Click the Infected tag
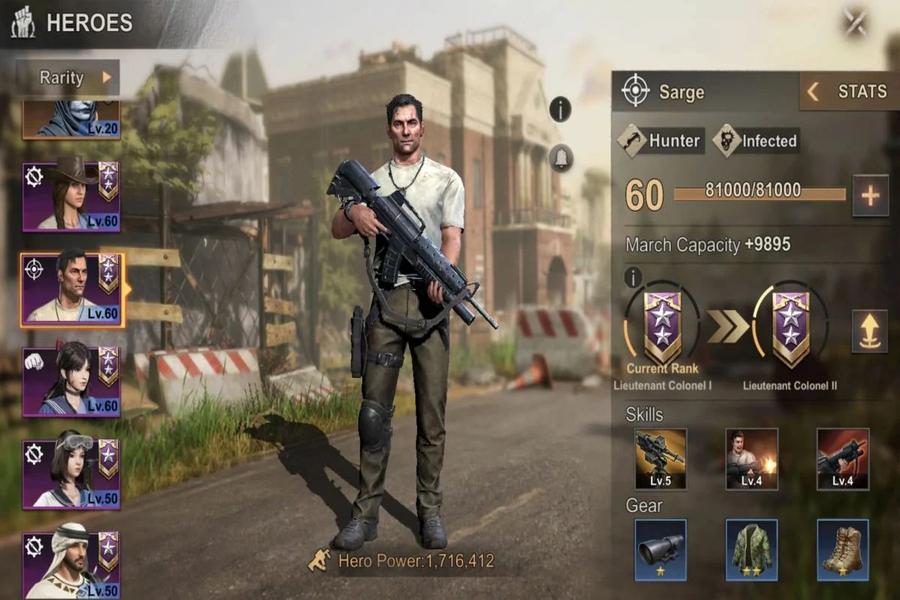Viewport: 900px width, 600px height. [x=756, y=141]
